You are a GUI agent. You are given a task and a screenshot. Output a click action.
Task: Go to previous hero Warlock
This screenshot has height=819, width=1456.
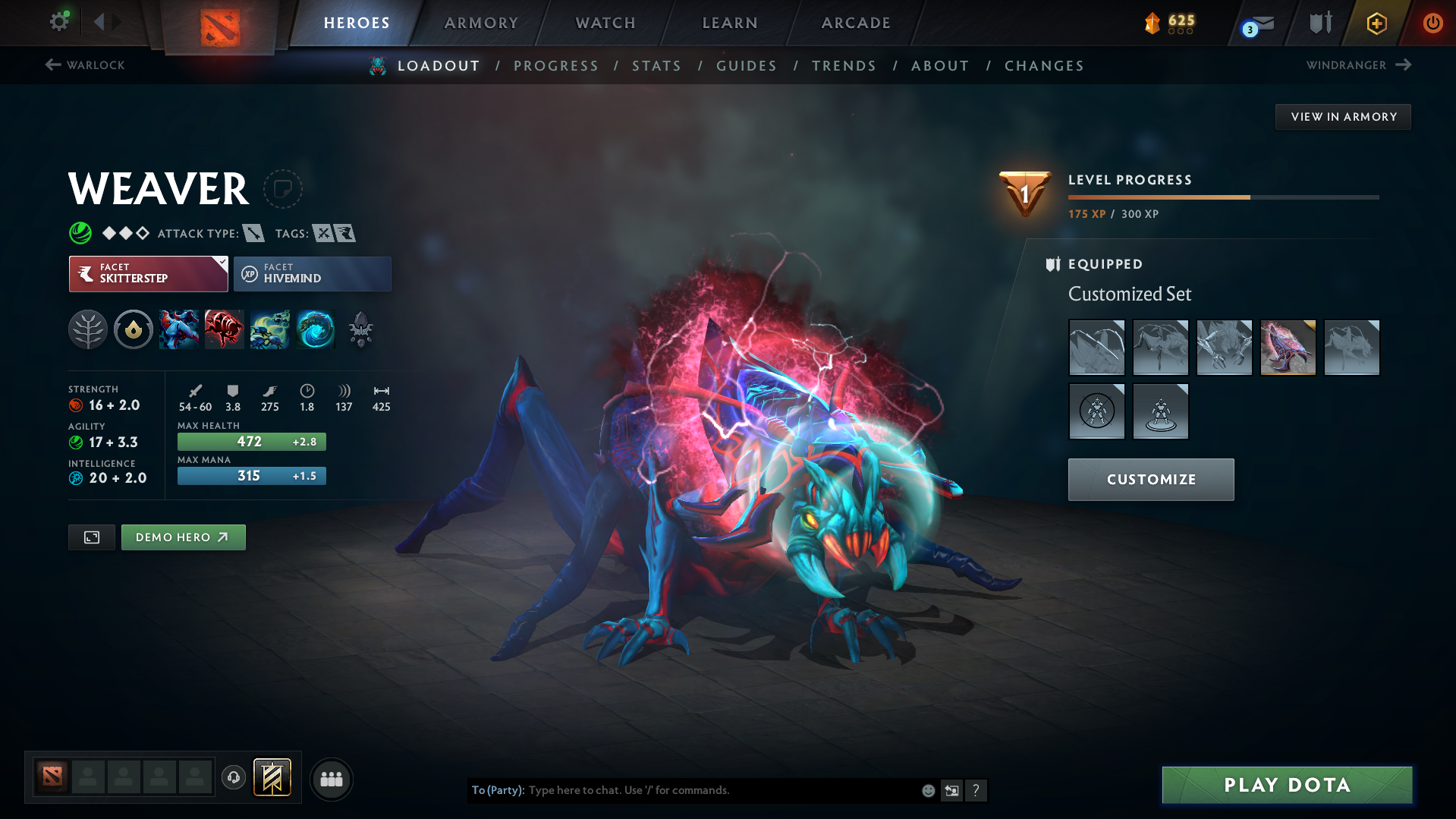(85, 65)
